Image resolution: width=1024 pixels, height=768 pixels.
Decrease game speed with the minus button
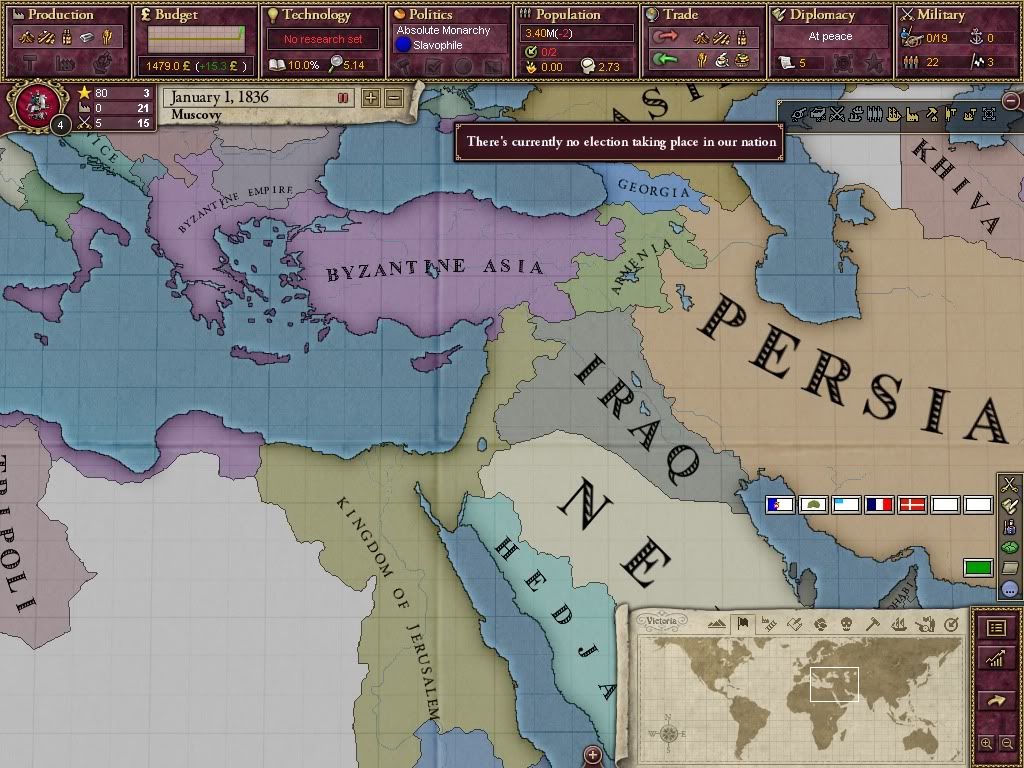394,98
